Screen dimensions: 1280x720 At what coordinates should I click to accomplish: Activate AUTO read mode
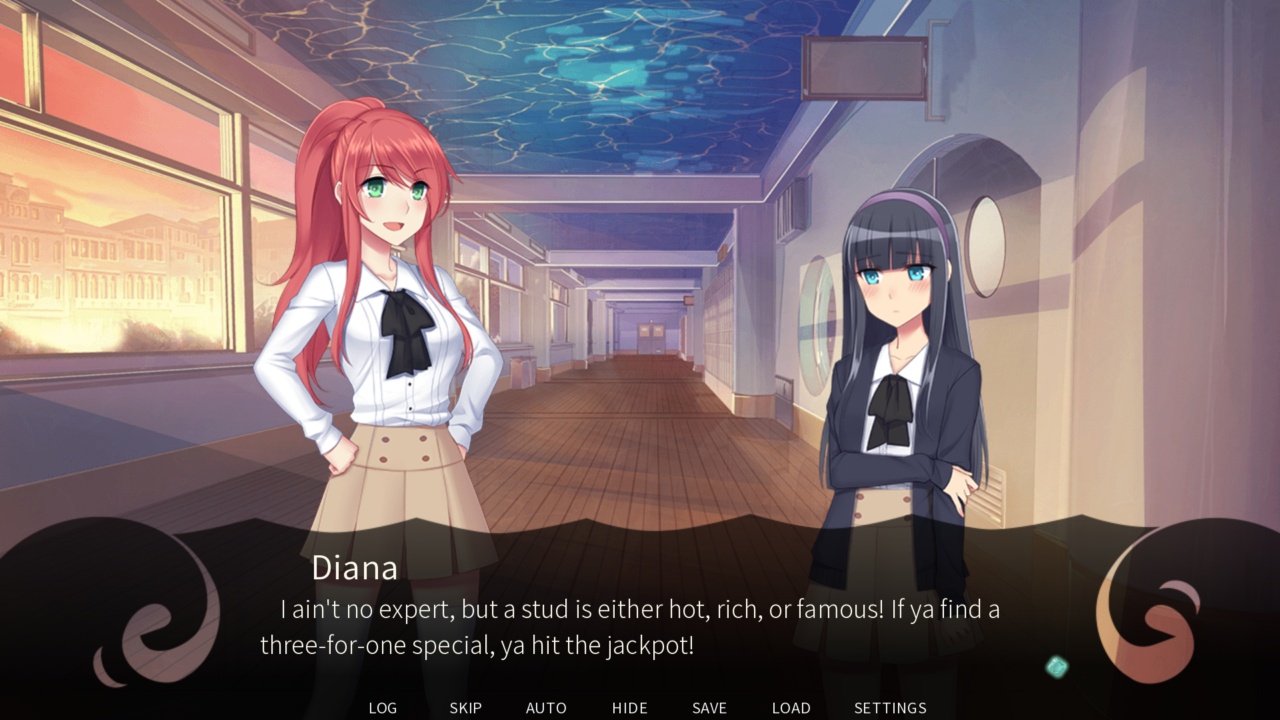[546, 707]
